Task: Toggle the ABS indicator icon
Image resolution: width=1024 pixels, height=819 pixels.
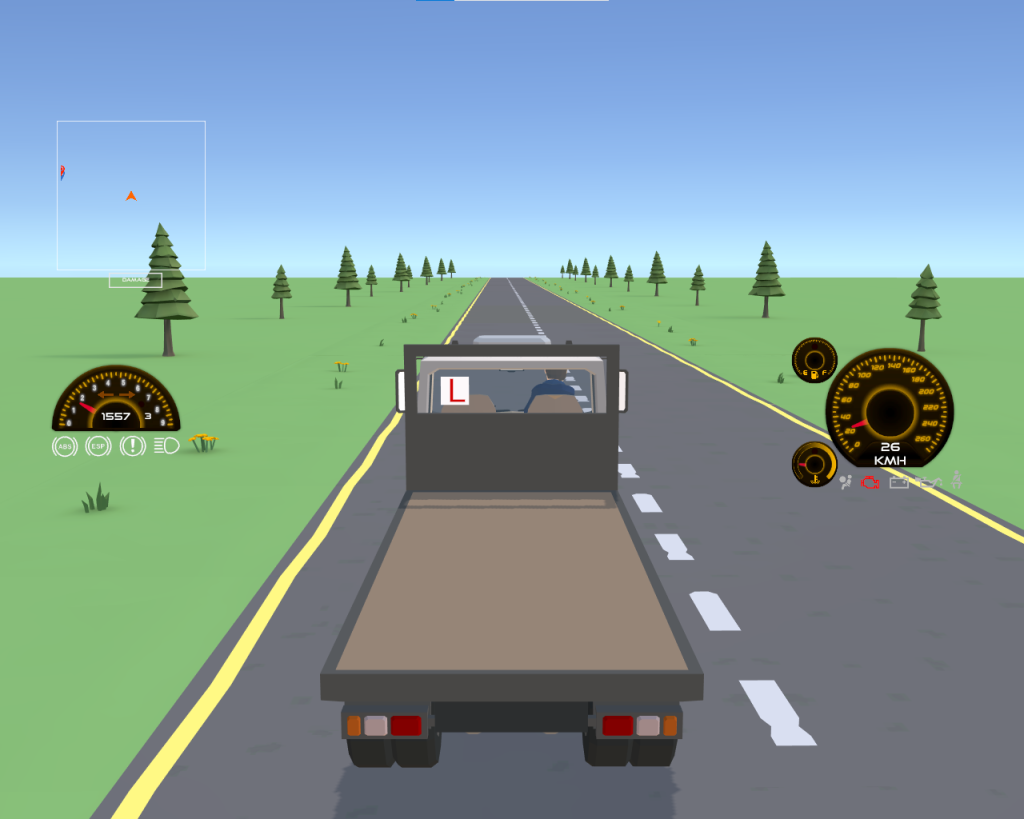Action: click(64, 446)
